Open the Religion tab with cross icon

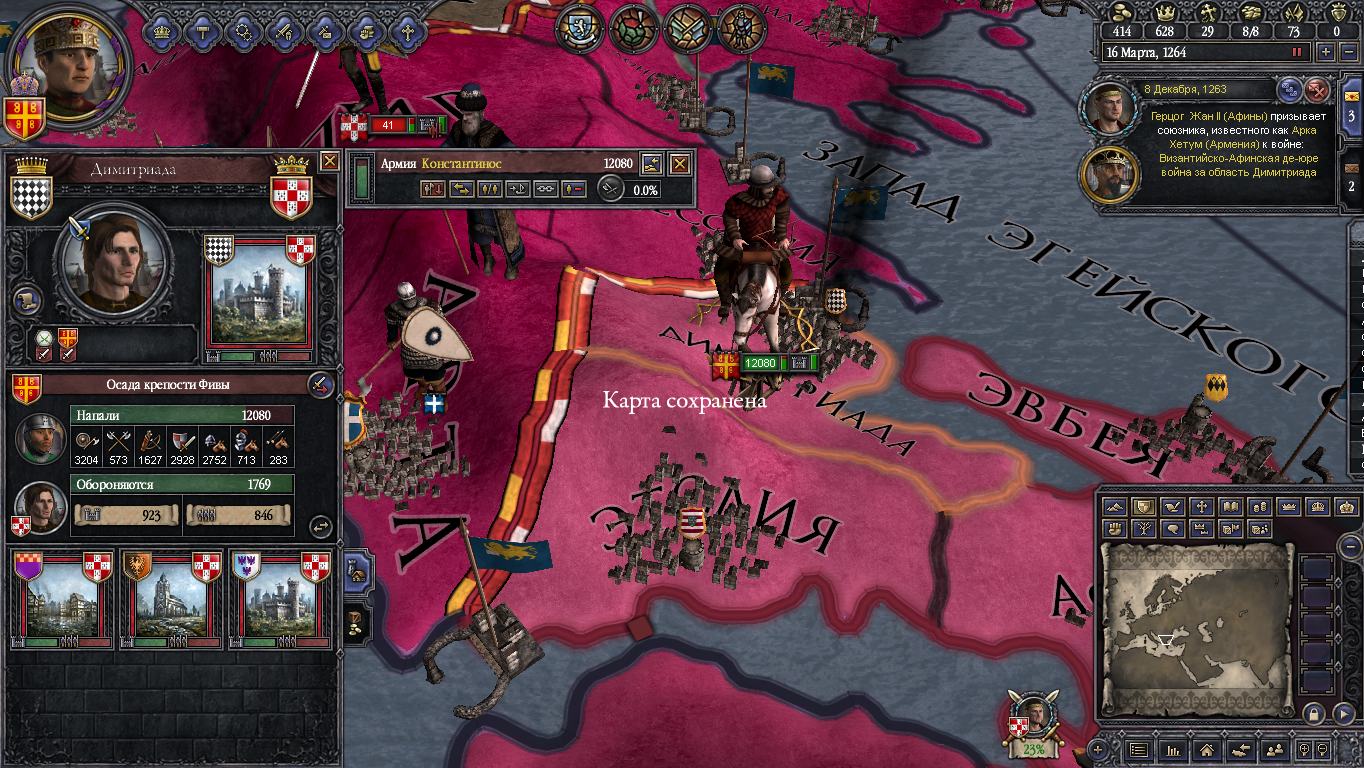coord(407,31)
